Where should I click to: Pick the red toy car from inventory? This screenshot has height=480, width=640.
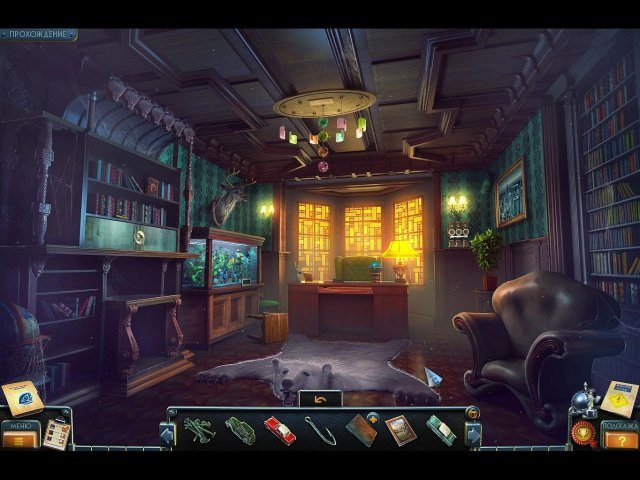[279, 430]
